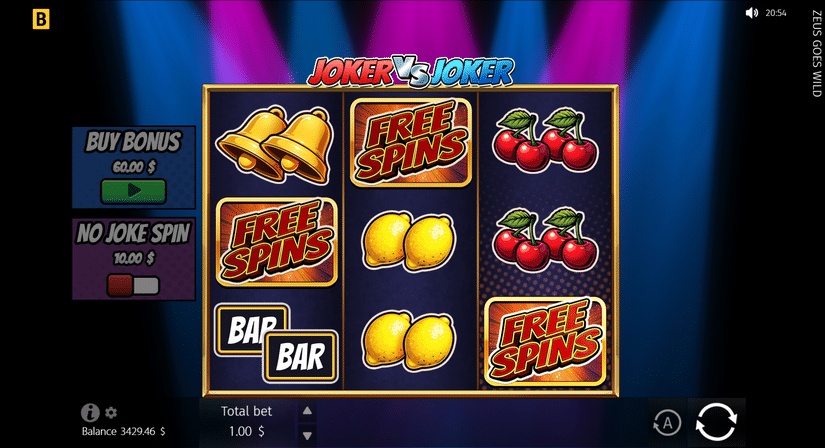The image size is (825, 448).
Task: Open the game info panel
Action: click(90, 412)
